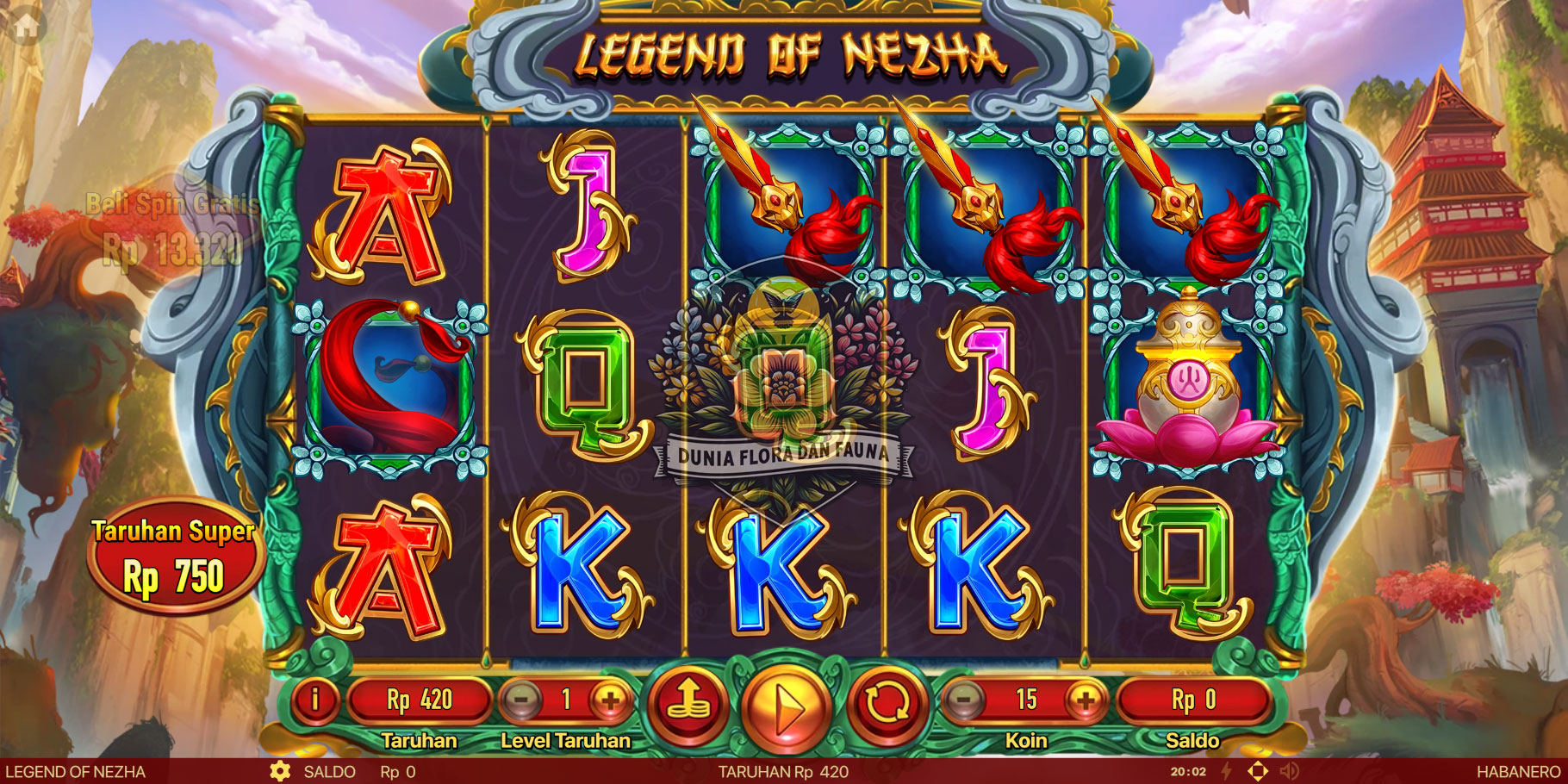The height and width of the screenshot is (784, 1568).
Task: Reduce the Koin coin value
Action: click(964, 700)
